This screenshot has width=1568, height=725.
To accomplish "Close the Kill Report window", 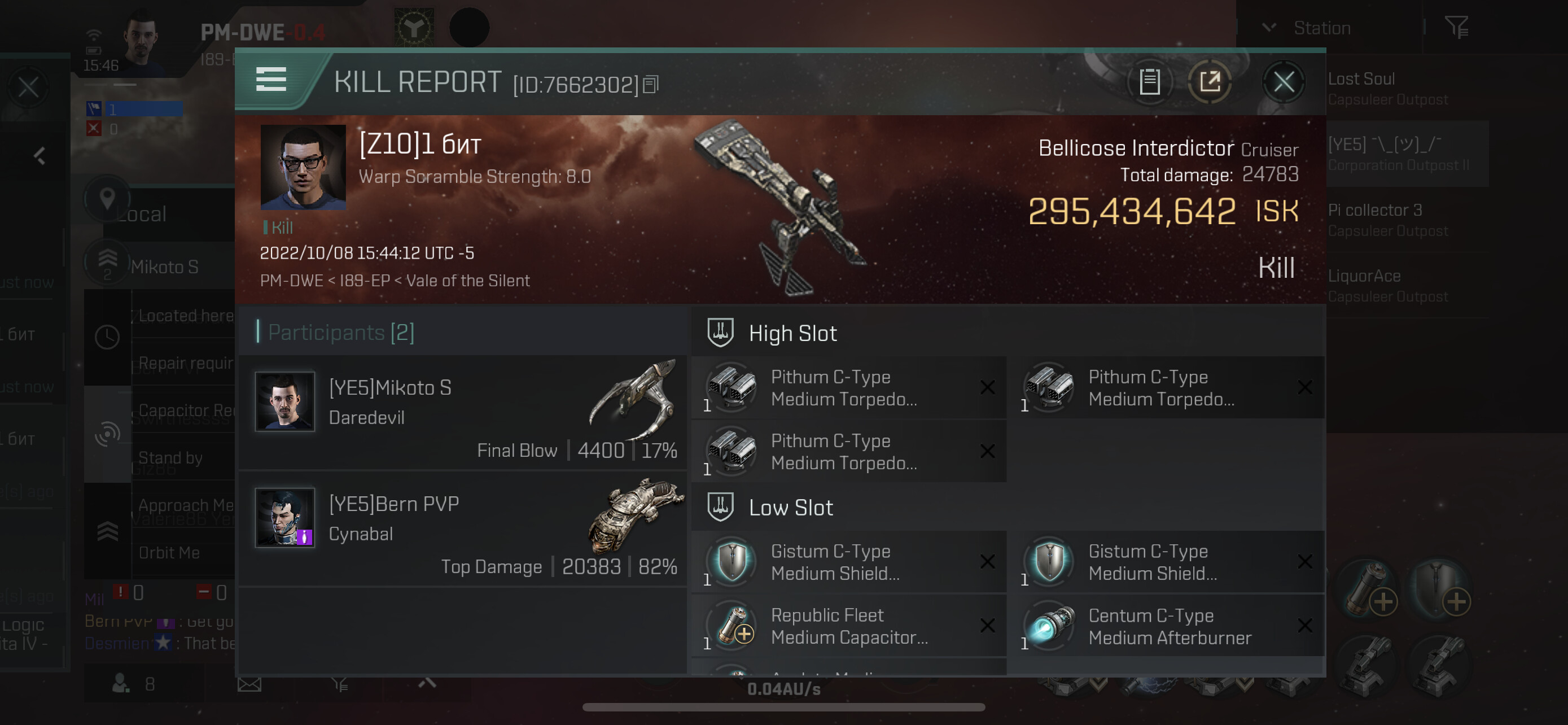I will pyautogui.click(x=1283, y=82).
